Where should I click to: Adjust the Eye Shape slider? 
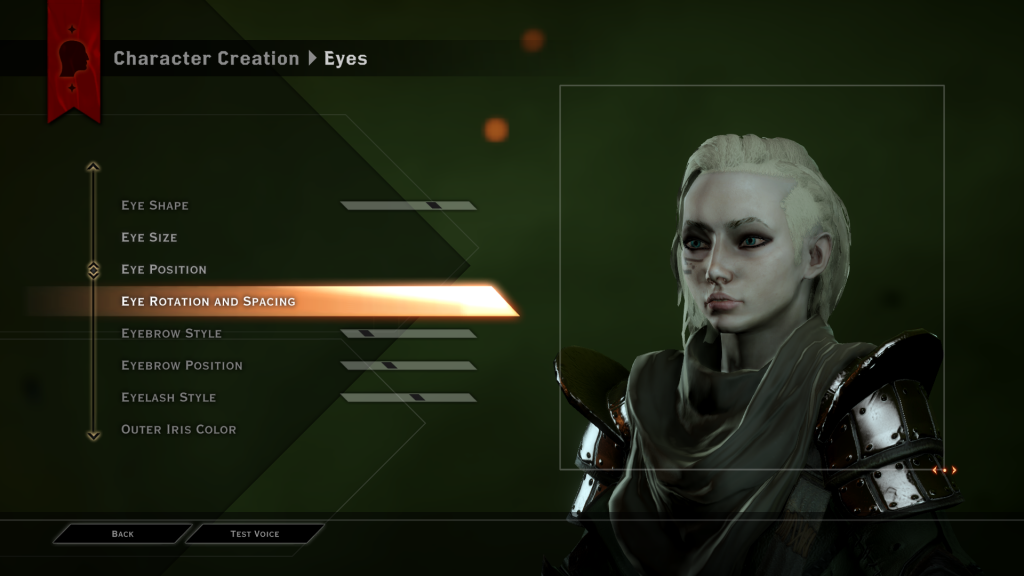tap(408, 206)
